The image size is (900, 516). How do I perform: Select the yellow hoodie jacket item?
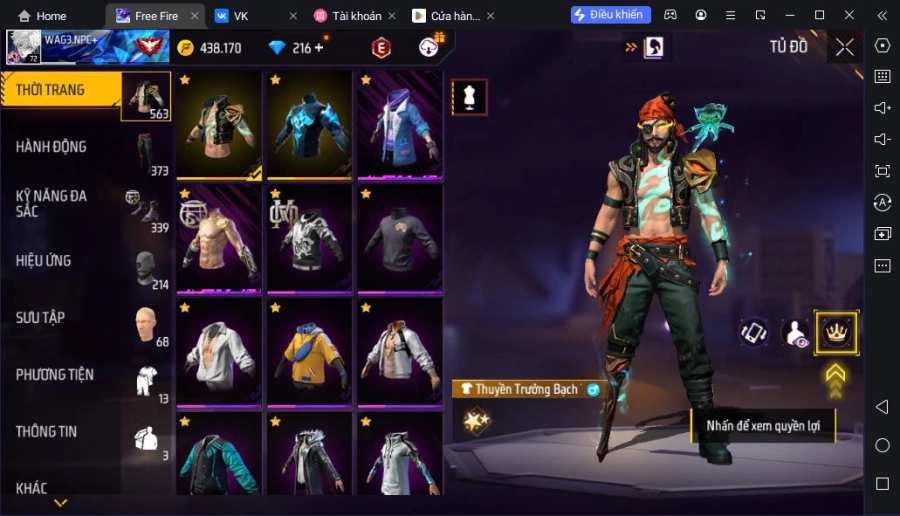[x=310, y=350]
